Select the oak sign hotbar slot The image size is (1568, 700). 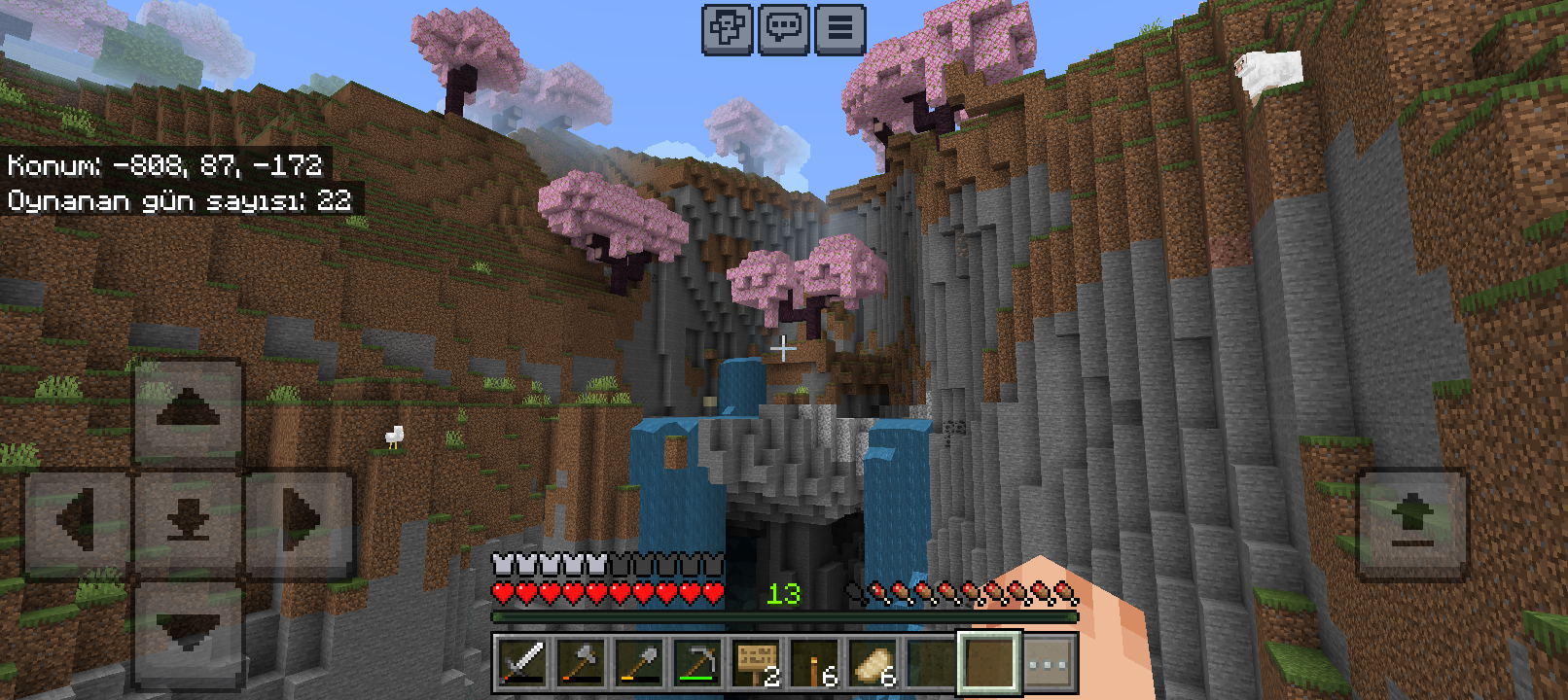[756, 664]
